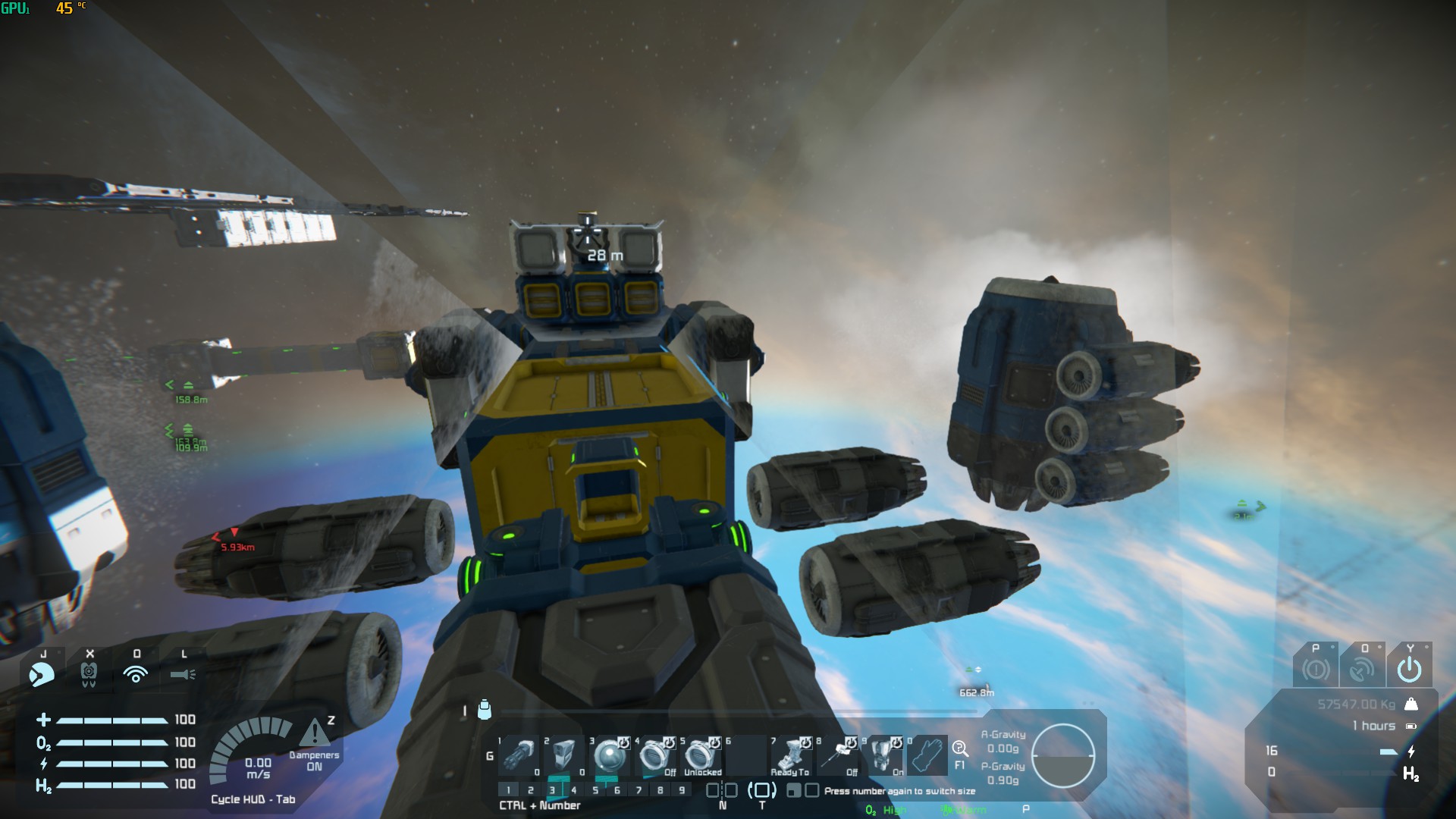Activate the spherical block in slot 3
The width and height of the screenshot is (1456, 819).
[x=610, y=756]
